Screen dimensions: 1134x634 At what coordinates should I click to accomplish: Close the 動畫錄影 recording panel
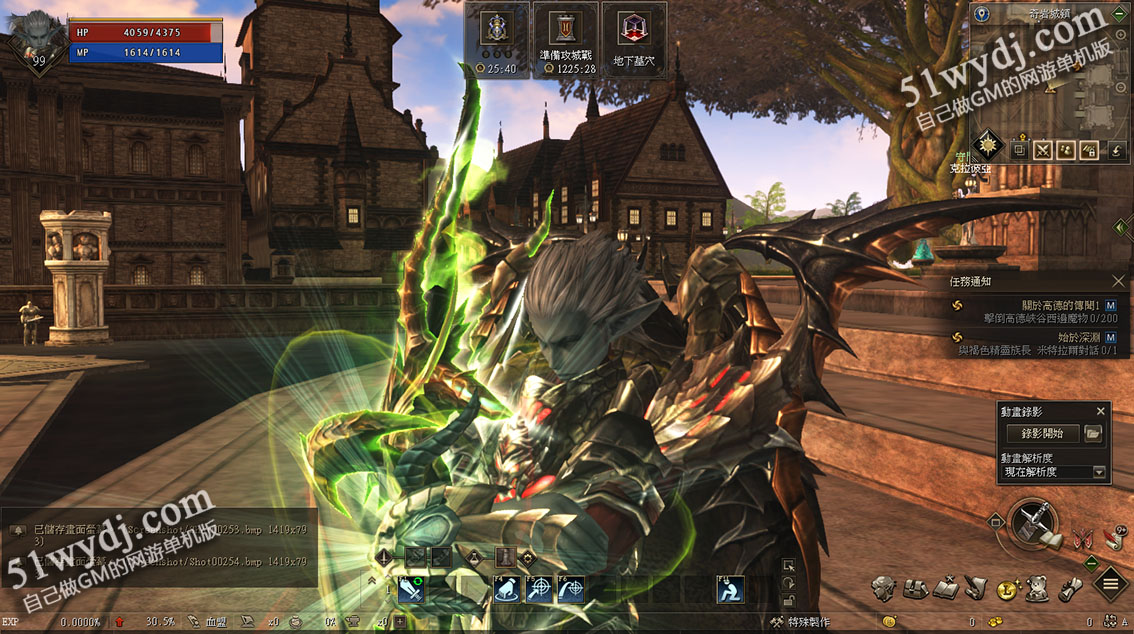click(1101, 411)
